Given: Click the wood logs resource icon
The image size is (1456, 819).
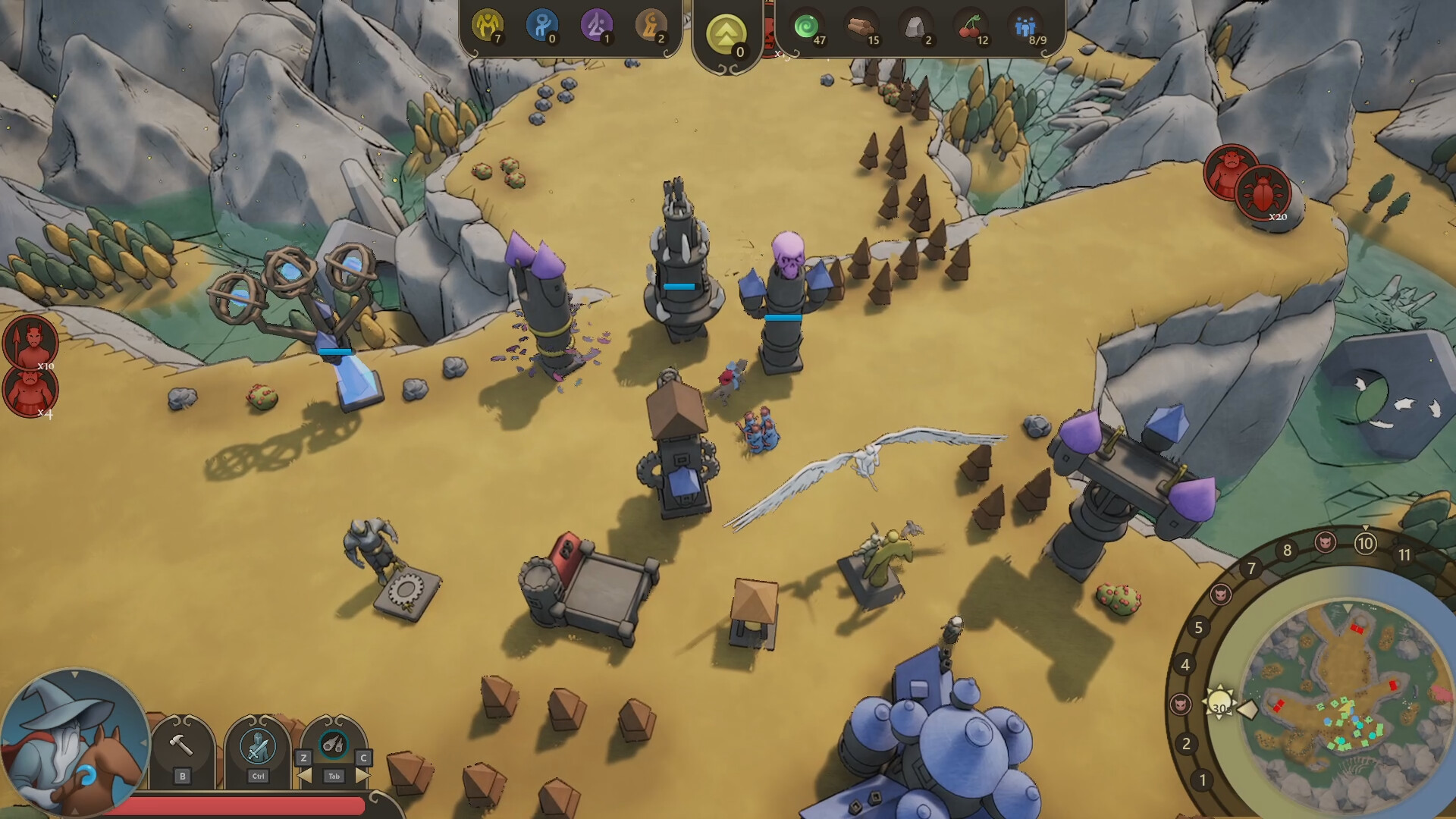Looking at the screenshot, I should (x=861, y=27).
